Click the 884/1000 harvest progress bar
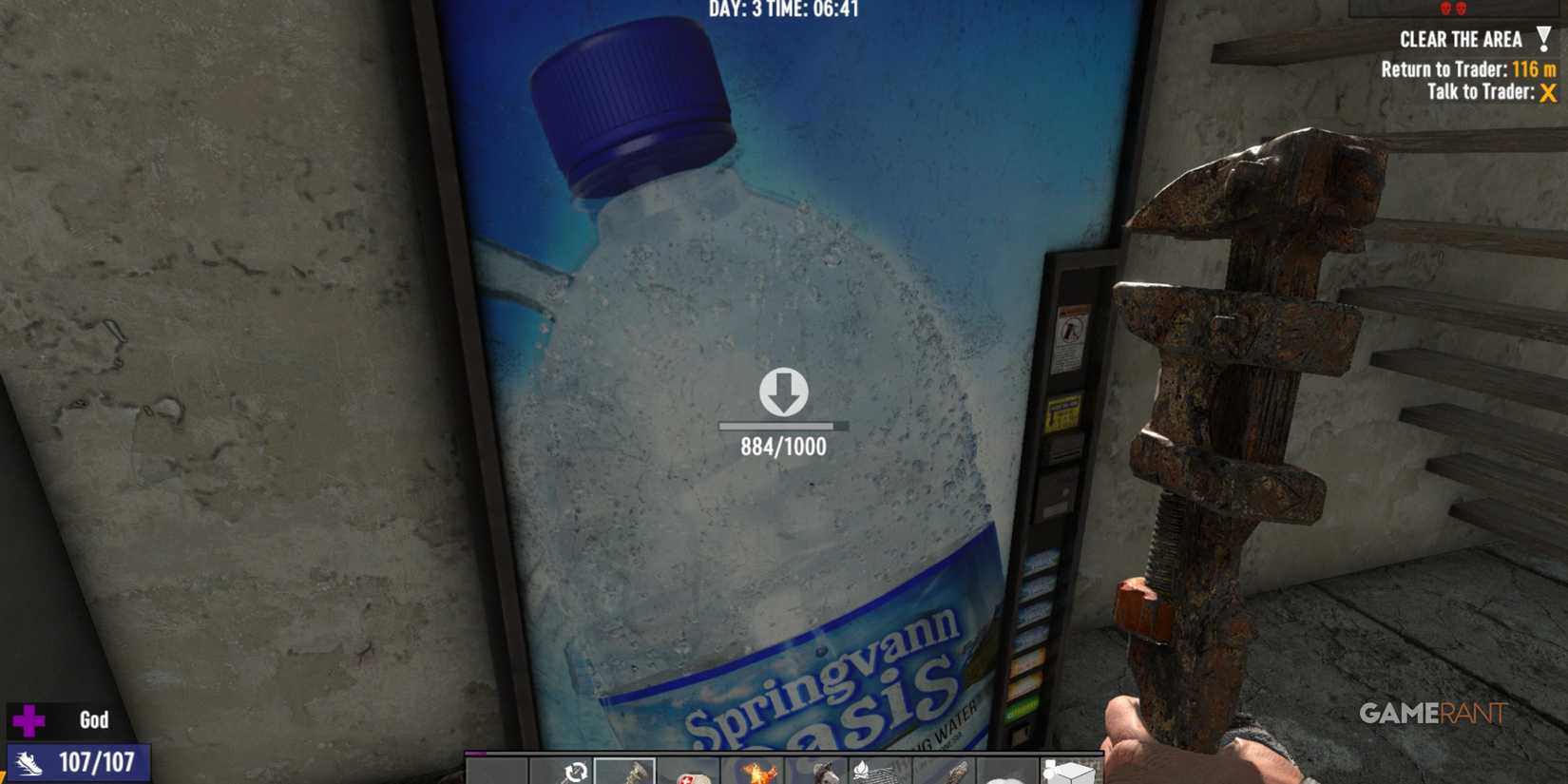 click(x=781, y=426)
